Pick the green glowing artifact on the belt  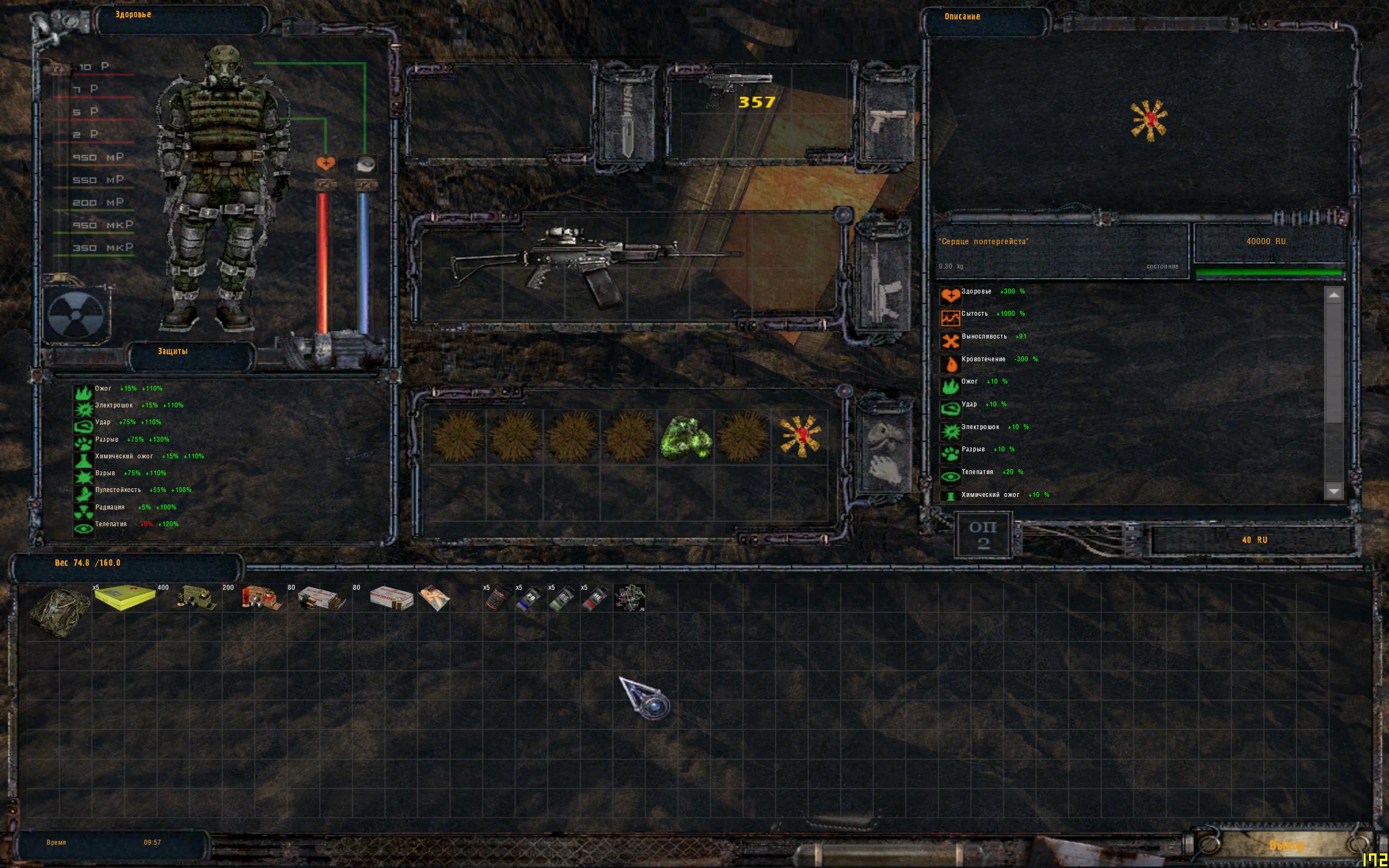[x=685, y=437]
